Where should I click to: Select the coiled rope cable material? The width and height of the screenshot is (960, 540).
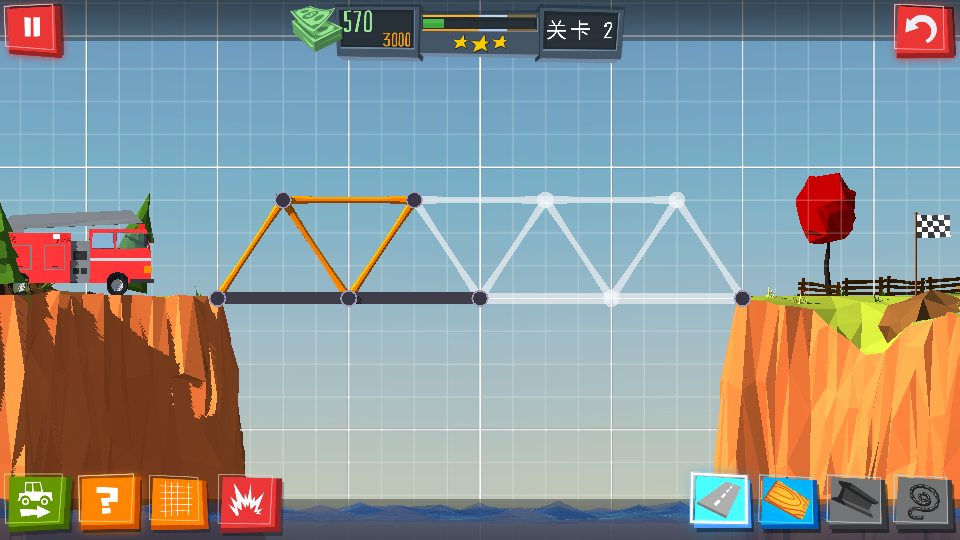(921, 501)
